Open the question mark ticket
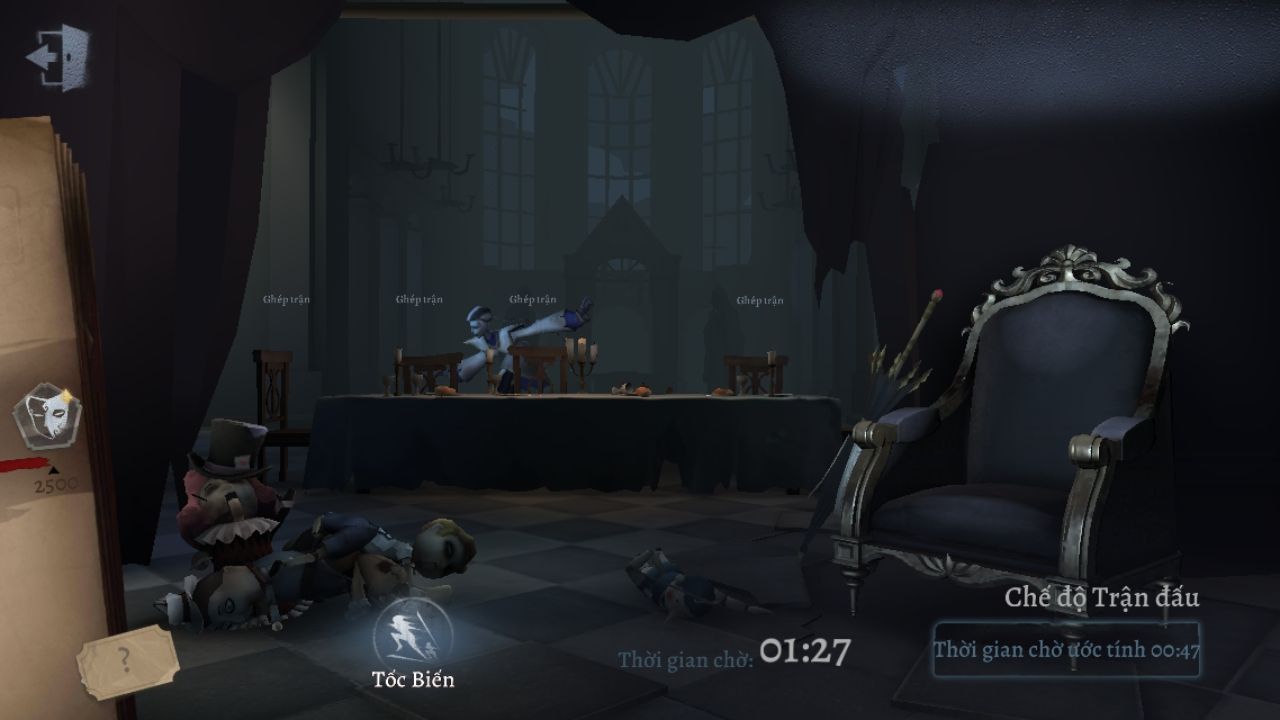 125,660
